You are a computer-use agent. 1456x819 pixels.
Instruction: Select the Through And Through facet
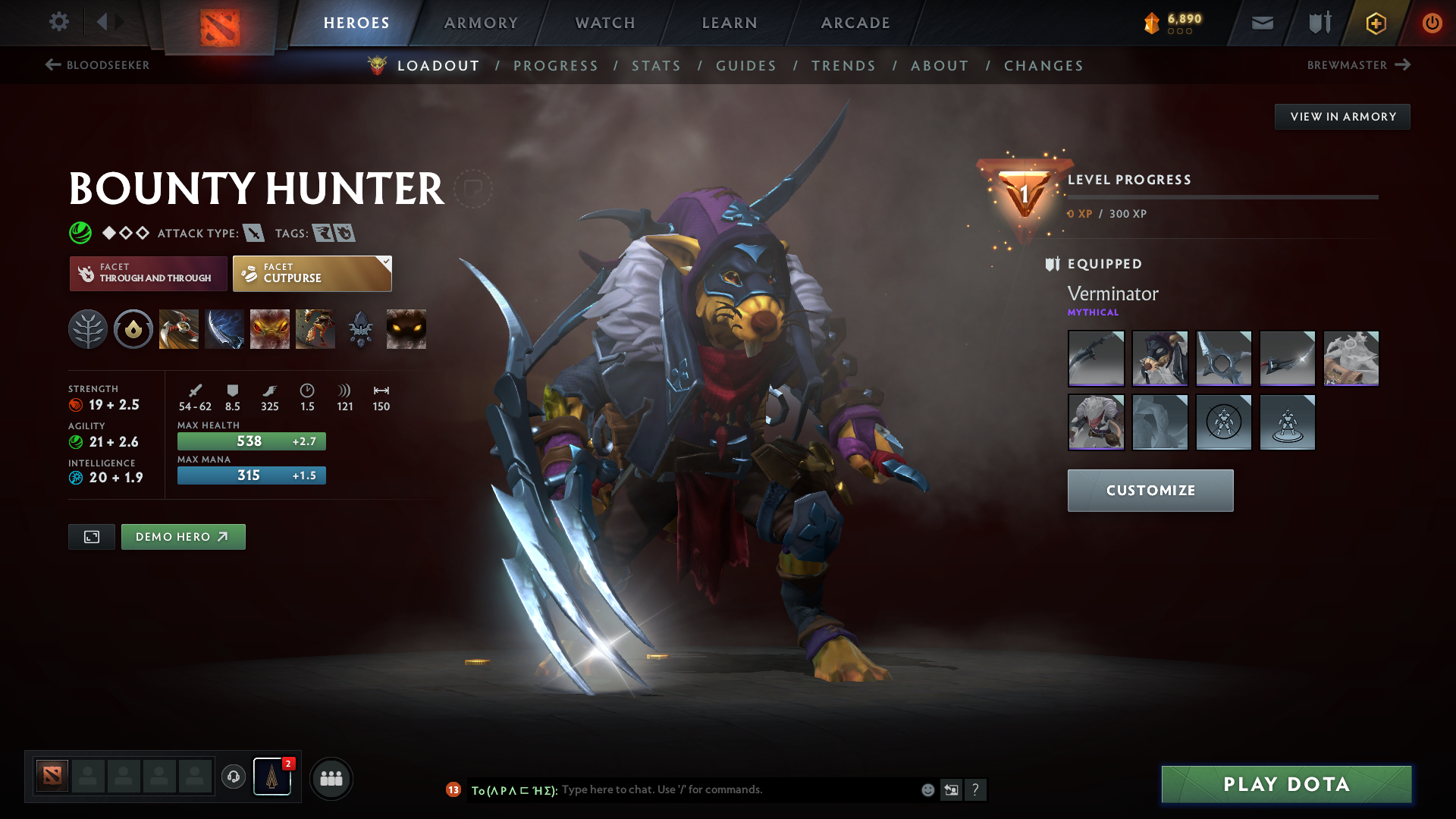pyautogui.click(x=148, y=273)
